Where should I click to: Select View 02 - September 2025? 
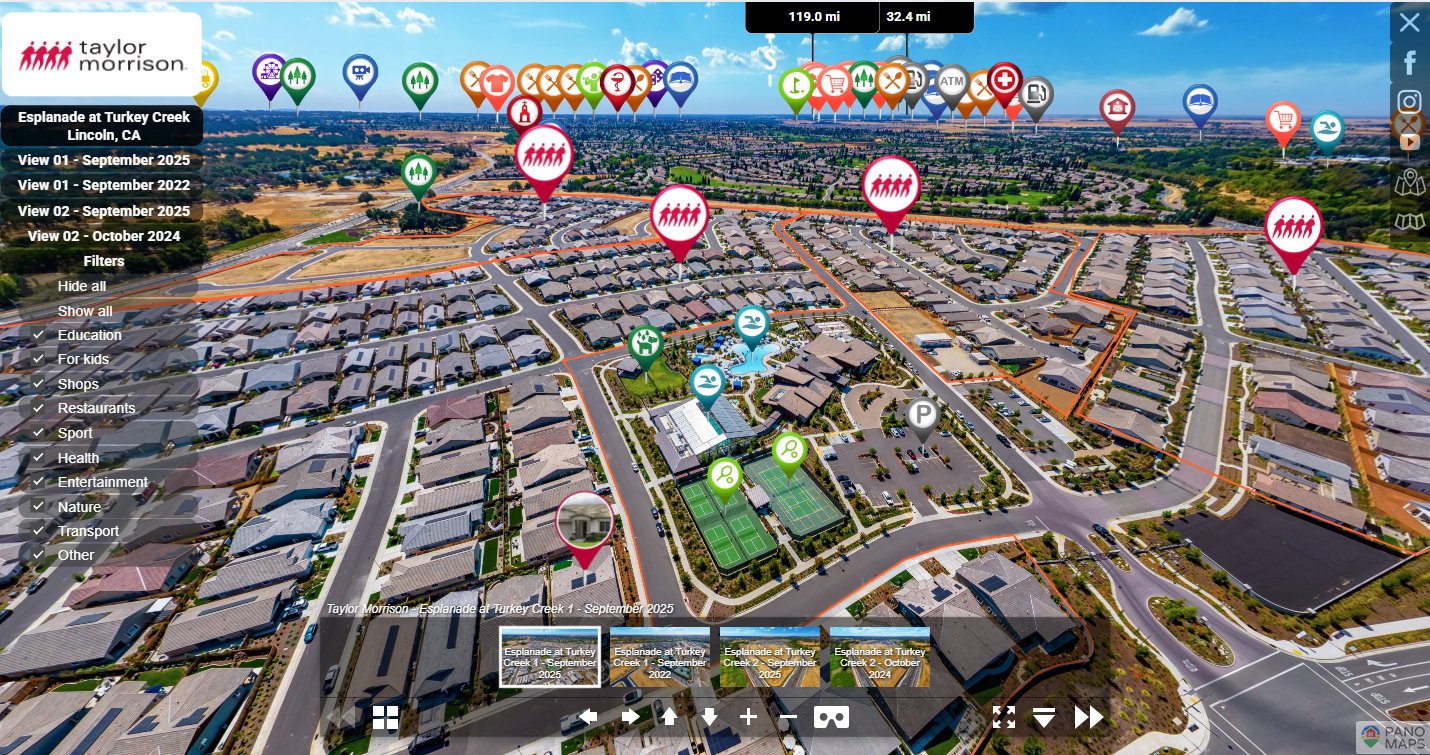(104, 211)
